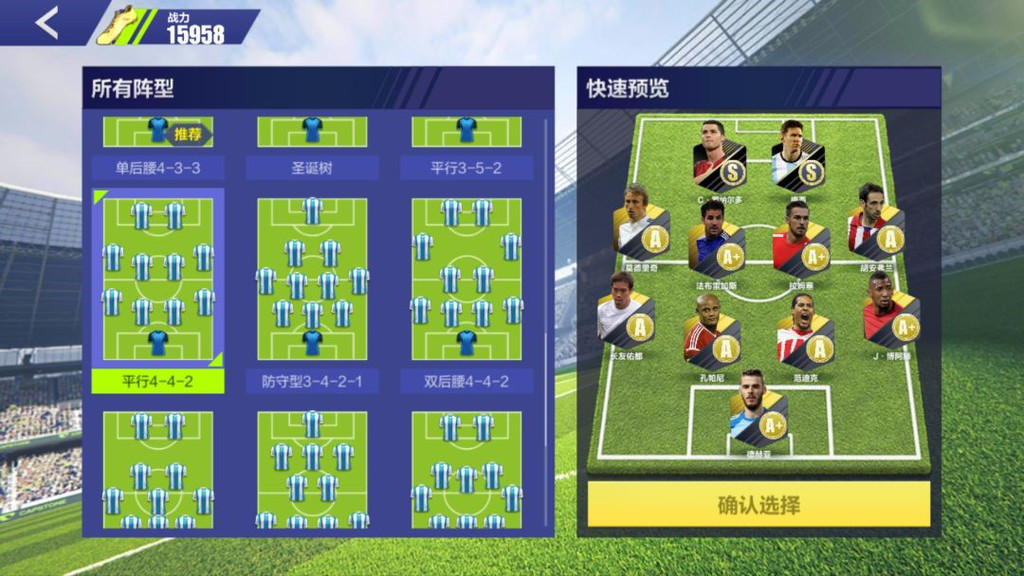Click the golden boot 战力 icon

[x=120, y=25]
